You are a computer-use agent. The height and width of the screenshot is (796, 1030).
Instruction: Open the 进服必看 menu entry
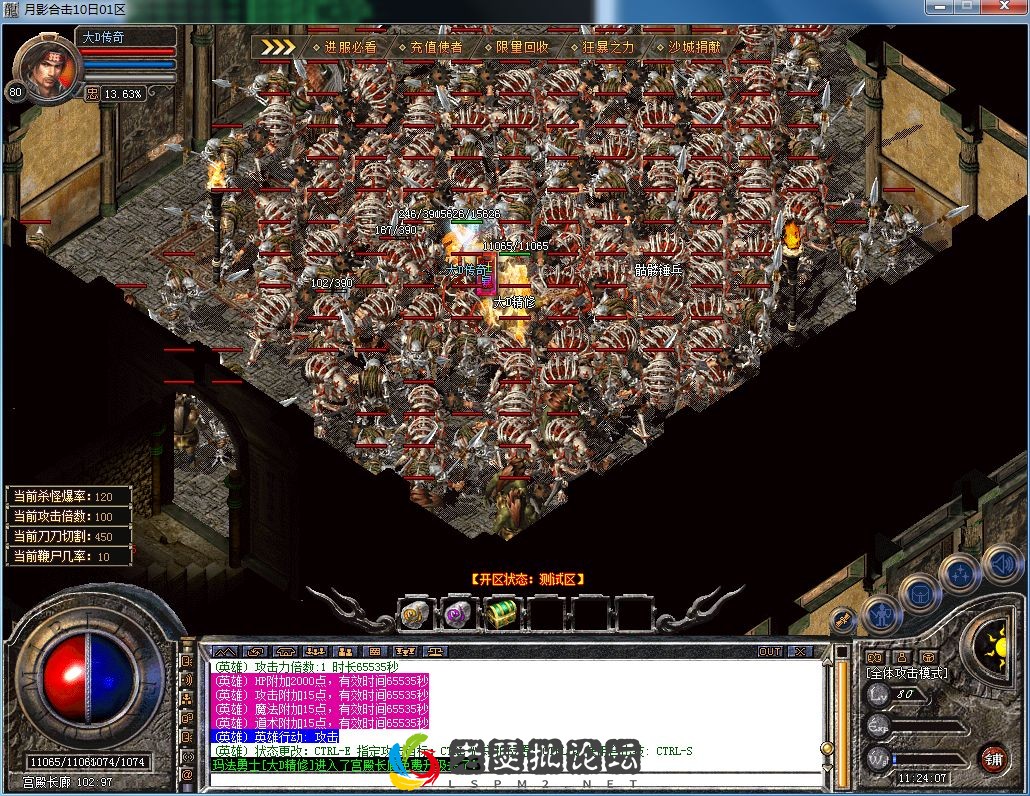(351, 47)
